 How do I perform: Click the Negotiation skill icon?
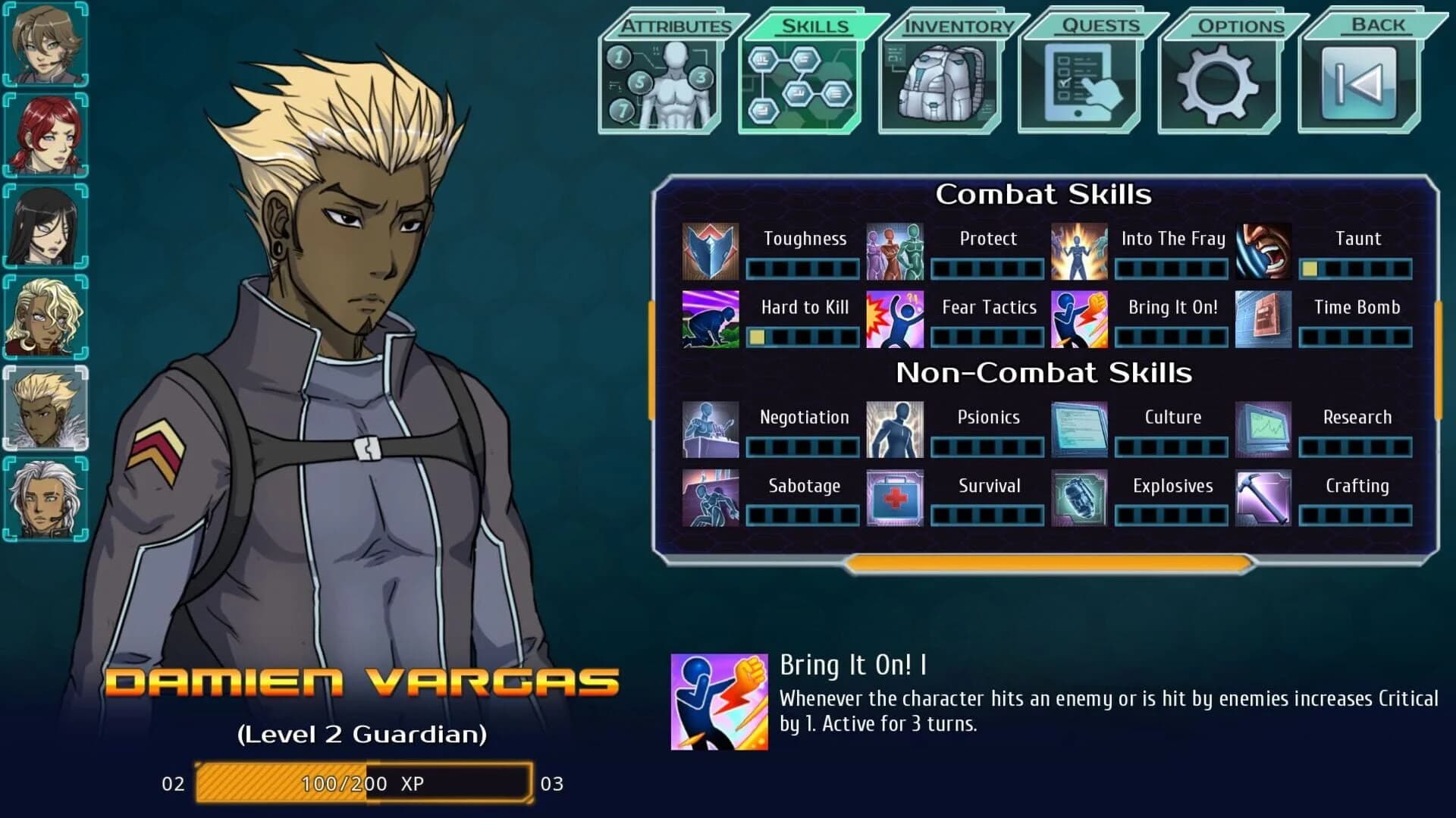pos(711,430)
